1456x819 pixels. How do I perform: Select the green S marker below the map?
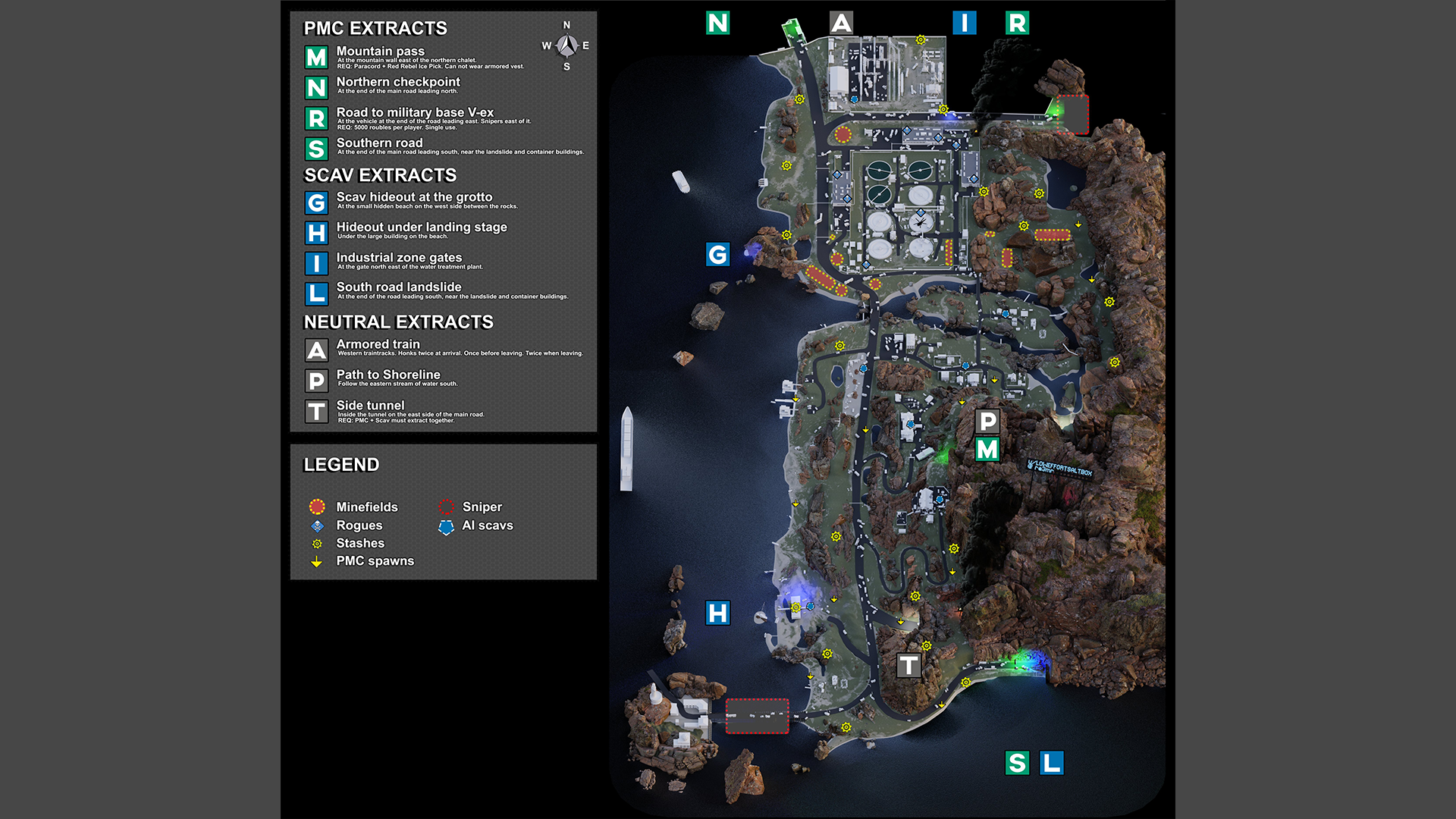click(x=1017, y=763)
